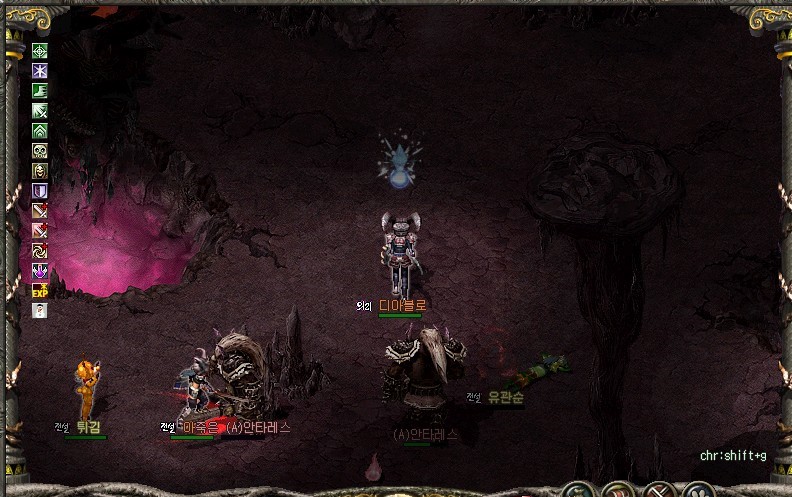
Task: Click the green boot speed buff icon
Action: 40,91
